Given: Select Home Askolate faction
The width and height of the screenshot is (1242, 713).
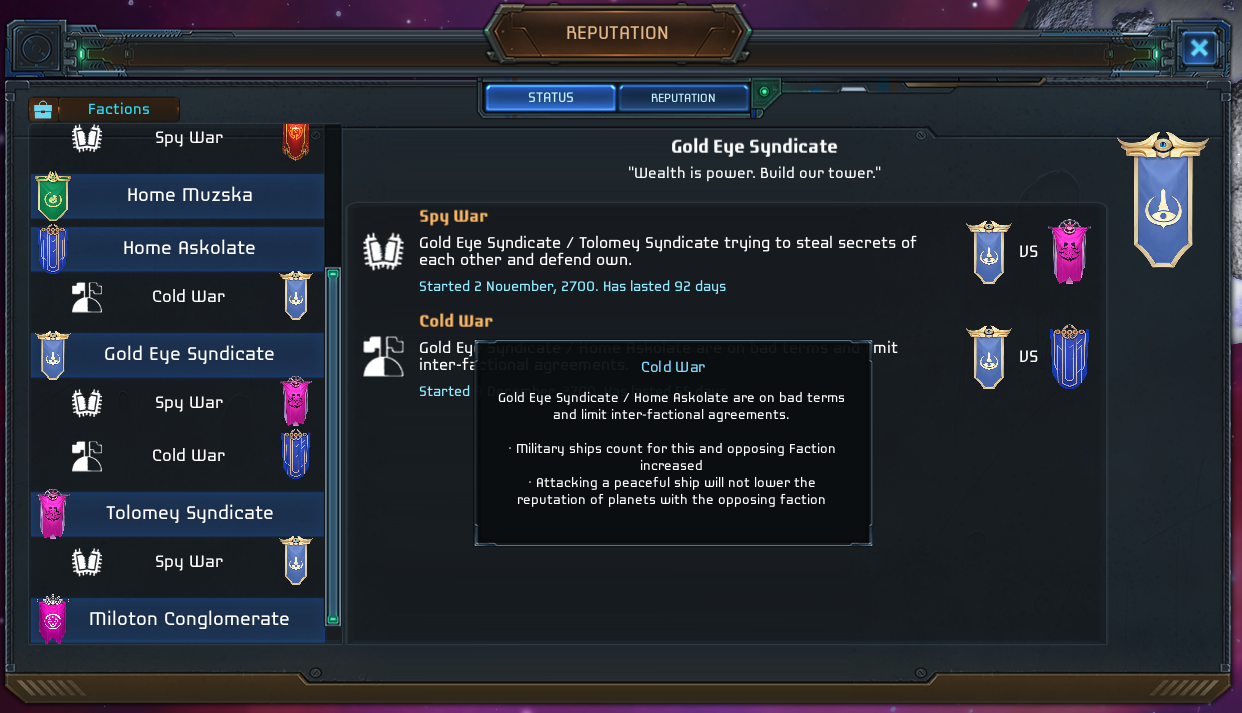Looking at the screenshot, I should (189, 248).
